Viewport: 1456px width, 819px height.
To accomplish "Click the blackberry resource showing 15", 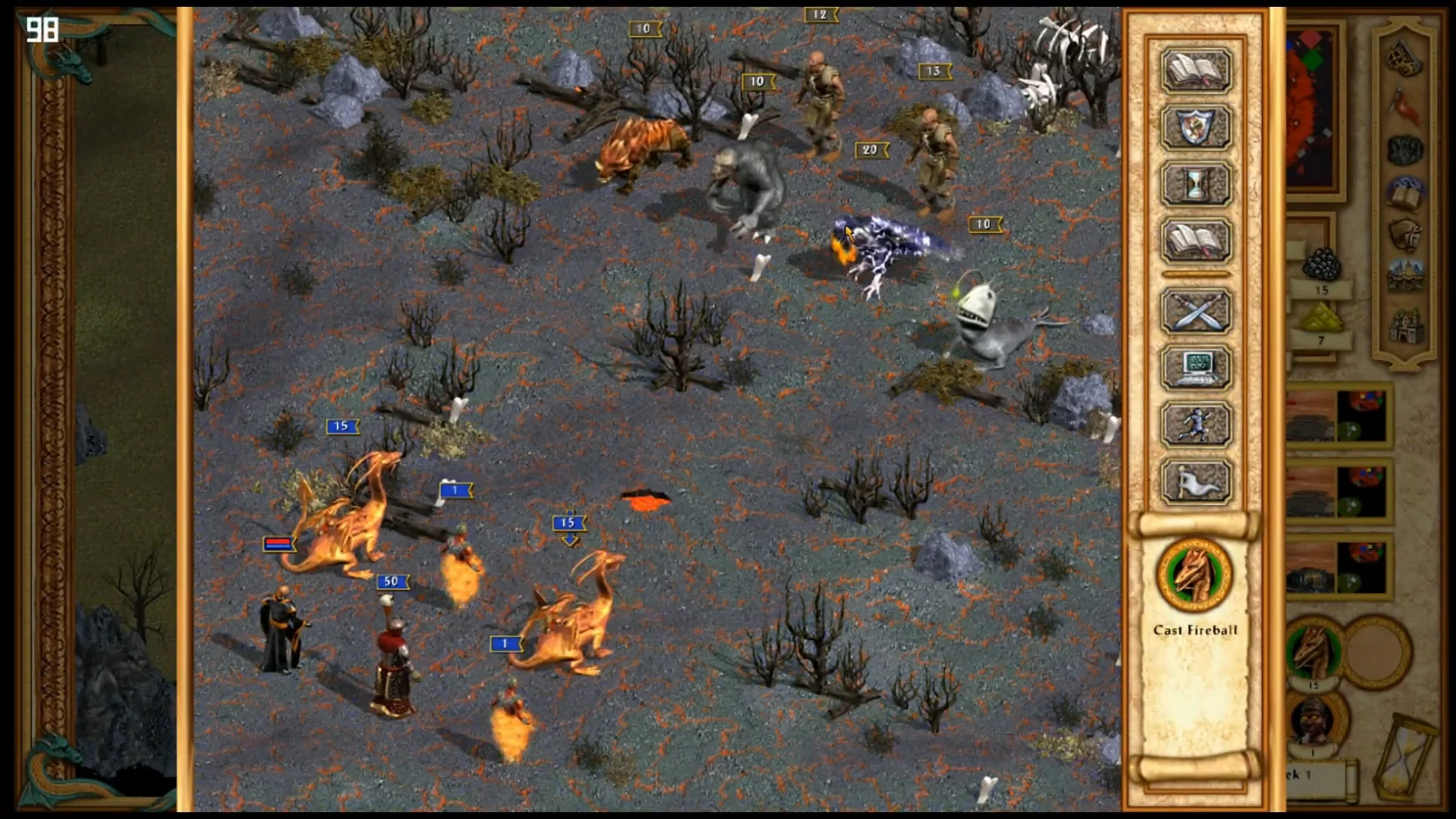I will 1322,262.
